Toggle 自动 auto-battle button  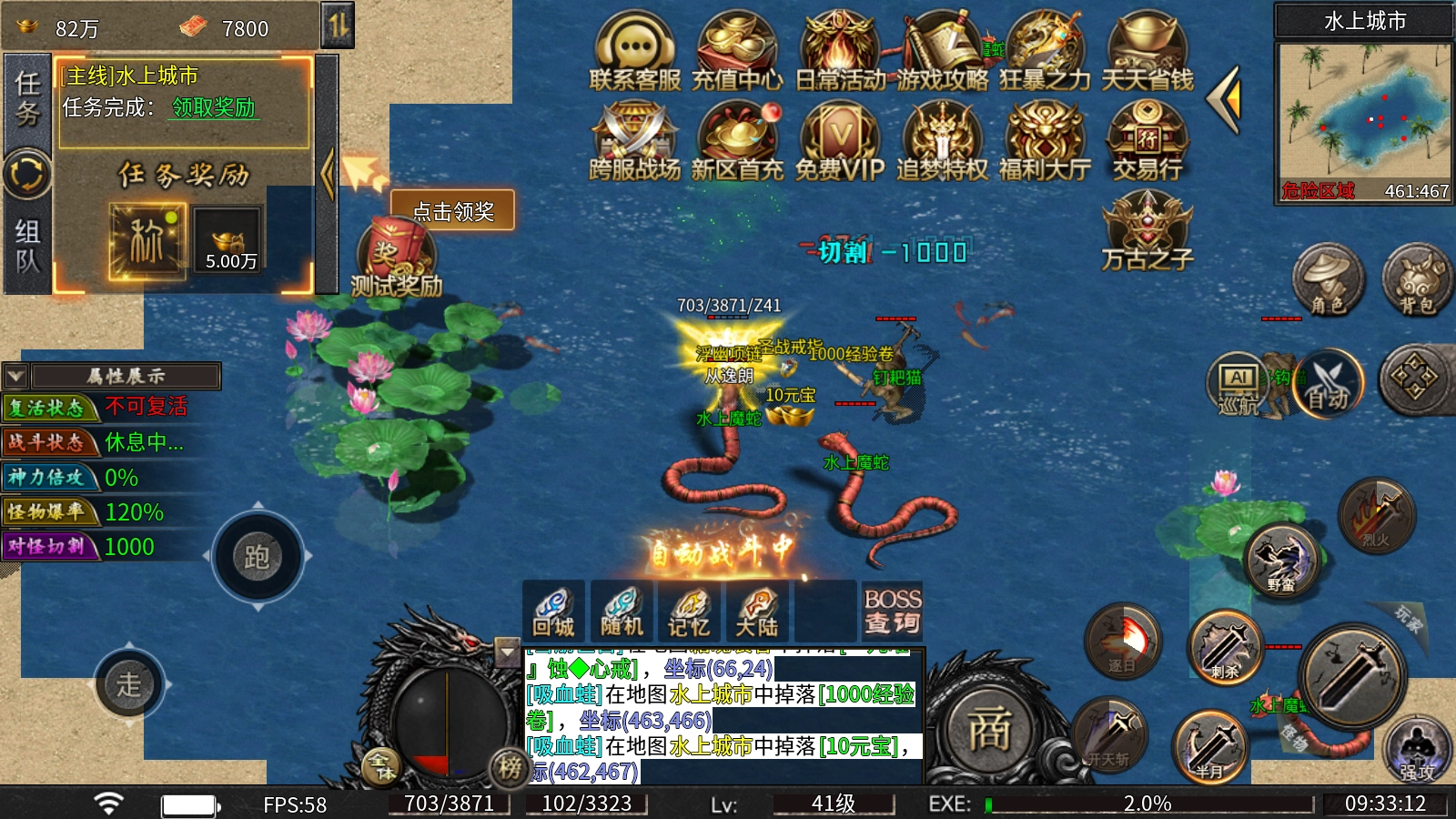(1328, 384)
